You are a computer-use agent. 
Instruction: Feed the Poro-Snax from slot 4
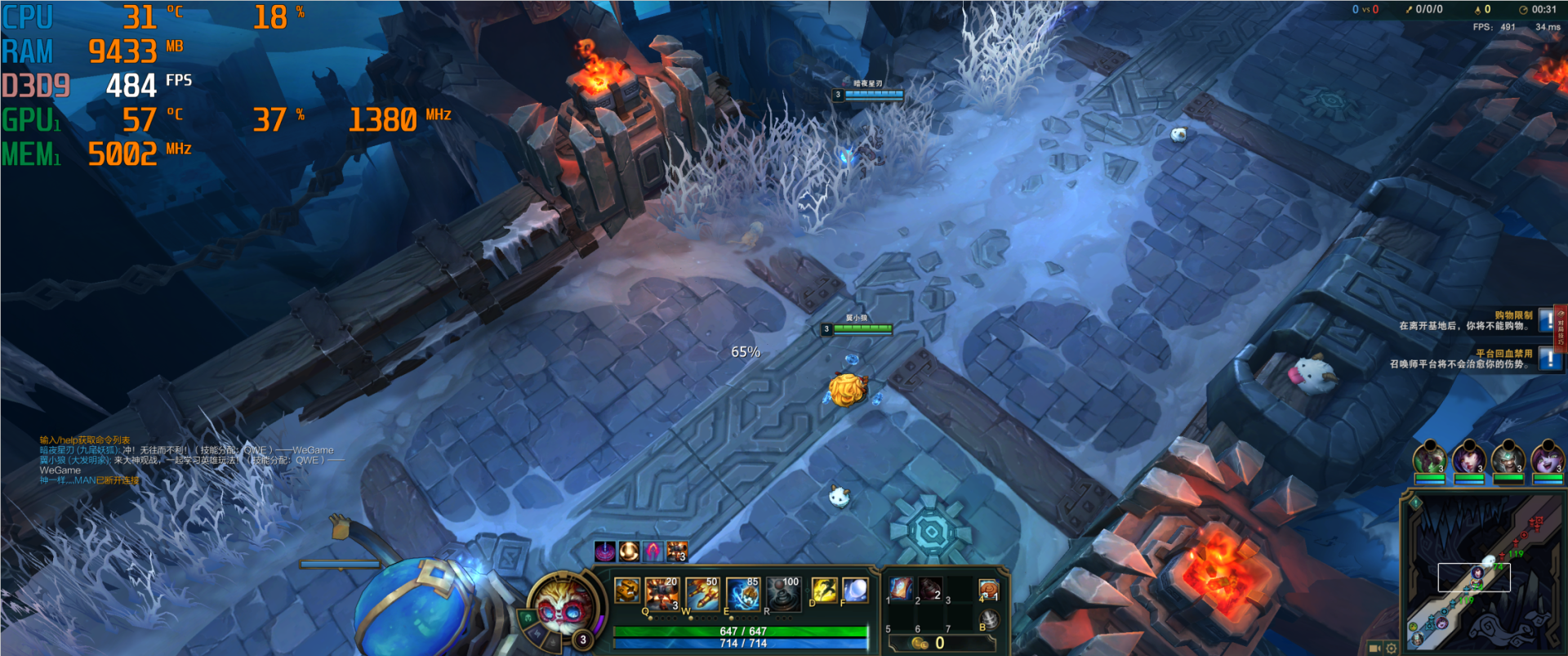click(988, 588)
